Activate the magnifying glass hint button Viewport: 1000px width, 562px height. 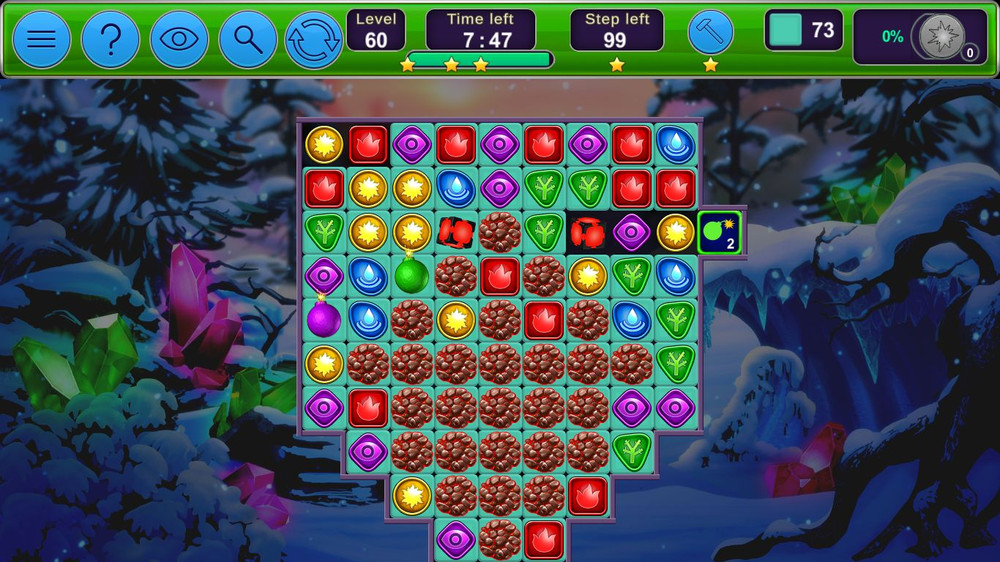coord(247,40)
